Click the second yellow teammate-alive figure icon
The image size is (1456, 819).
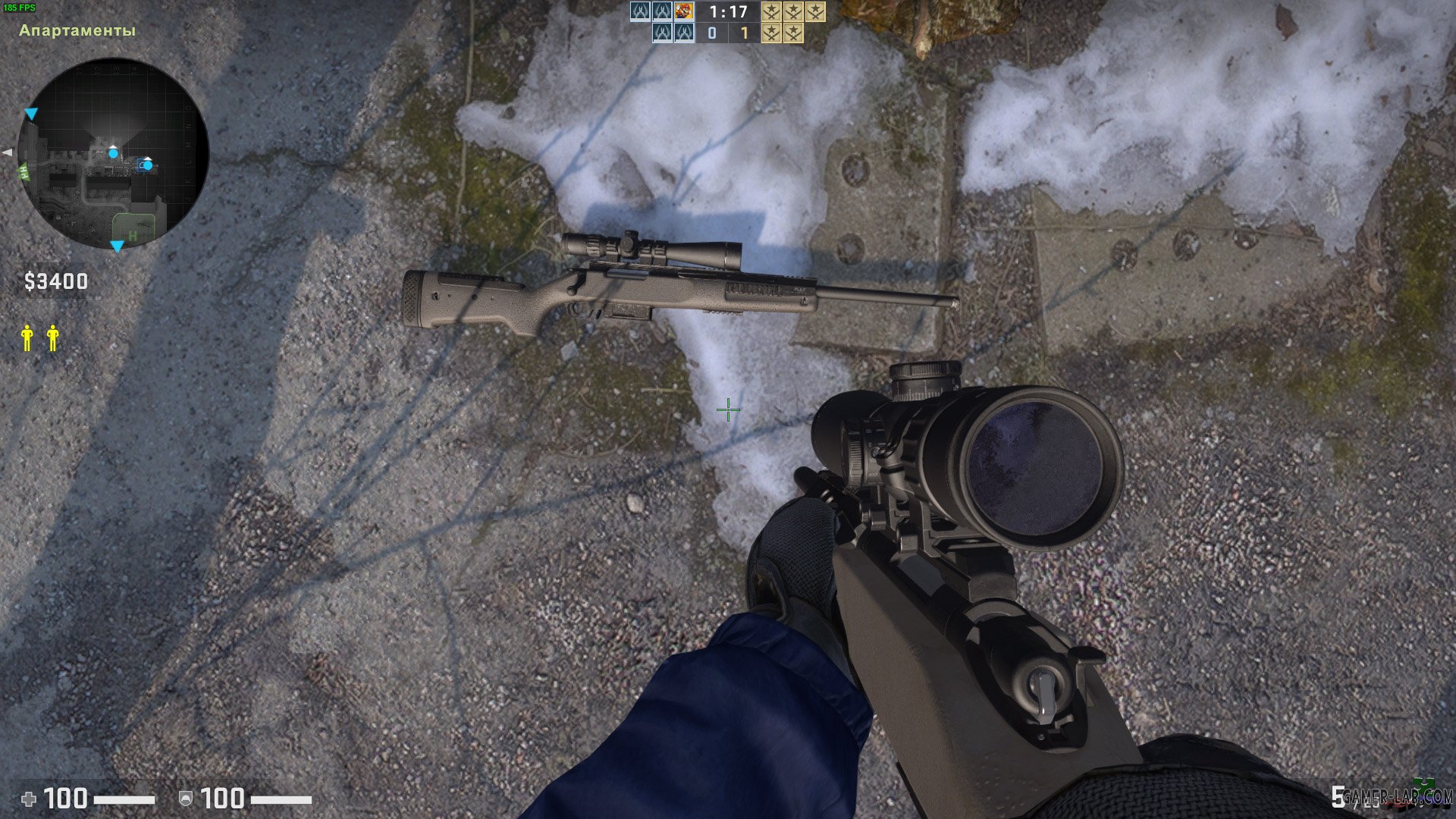click(52, 337)
